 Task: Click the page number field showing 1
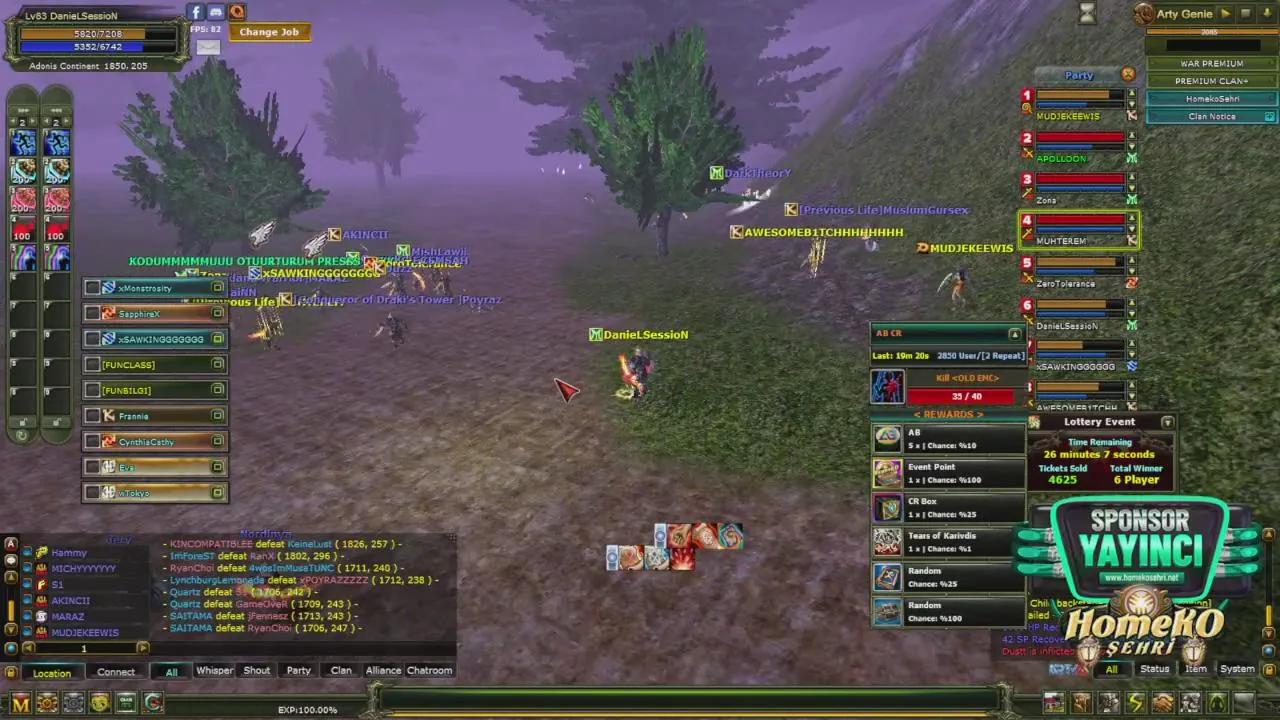[84, 648]
